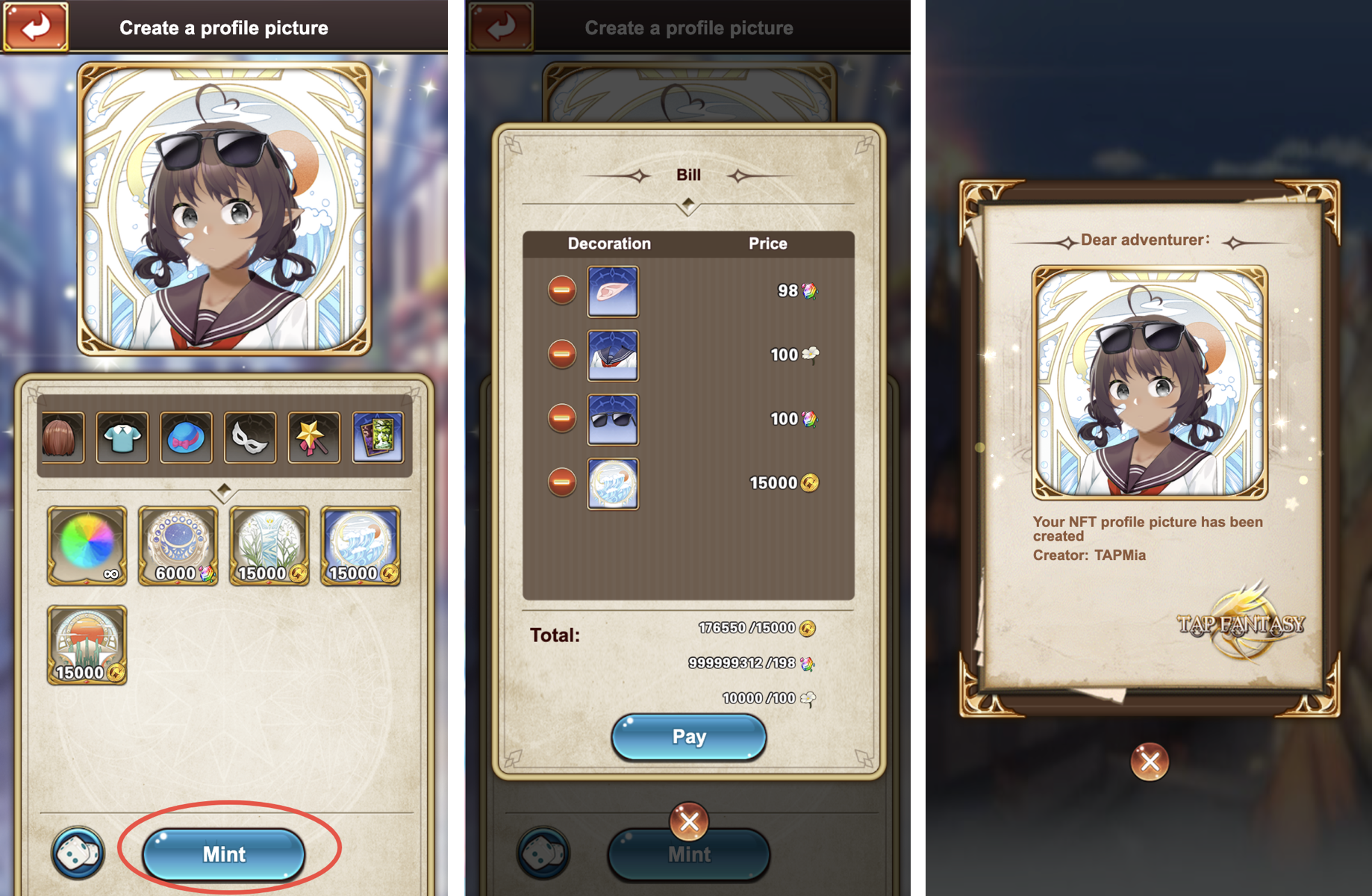The image size is (1372, 896).
Task: Remove the 15000 wave background from bill
Action: tap(562, 482)
